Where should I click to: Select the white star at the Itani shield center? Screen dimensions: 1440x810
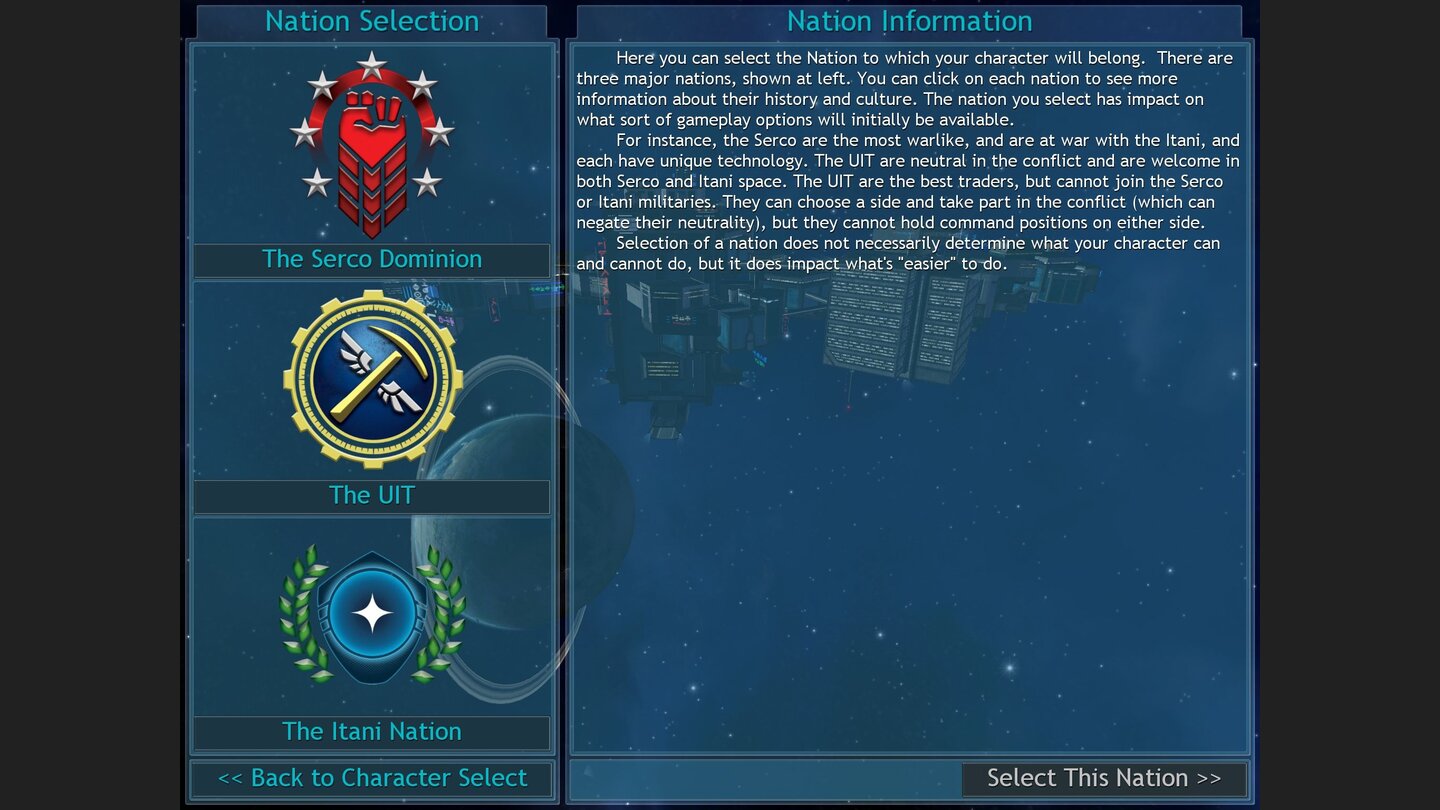point(372,612)
